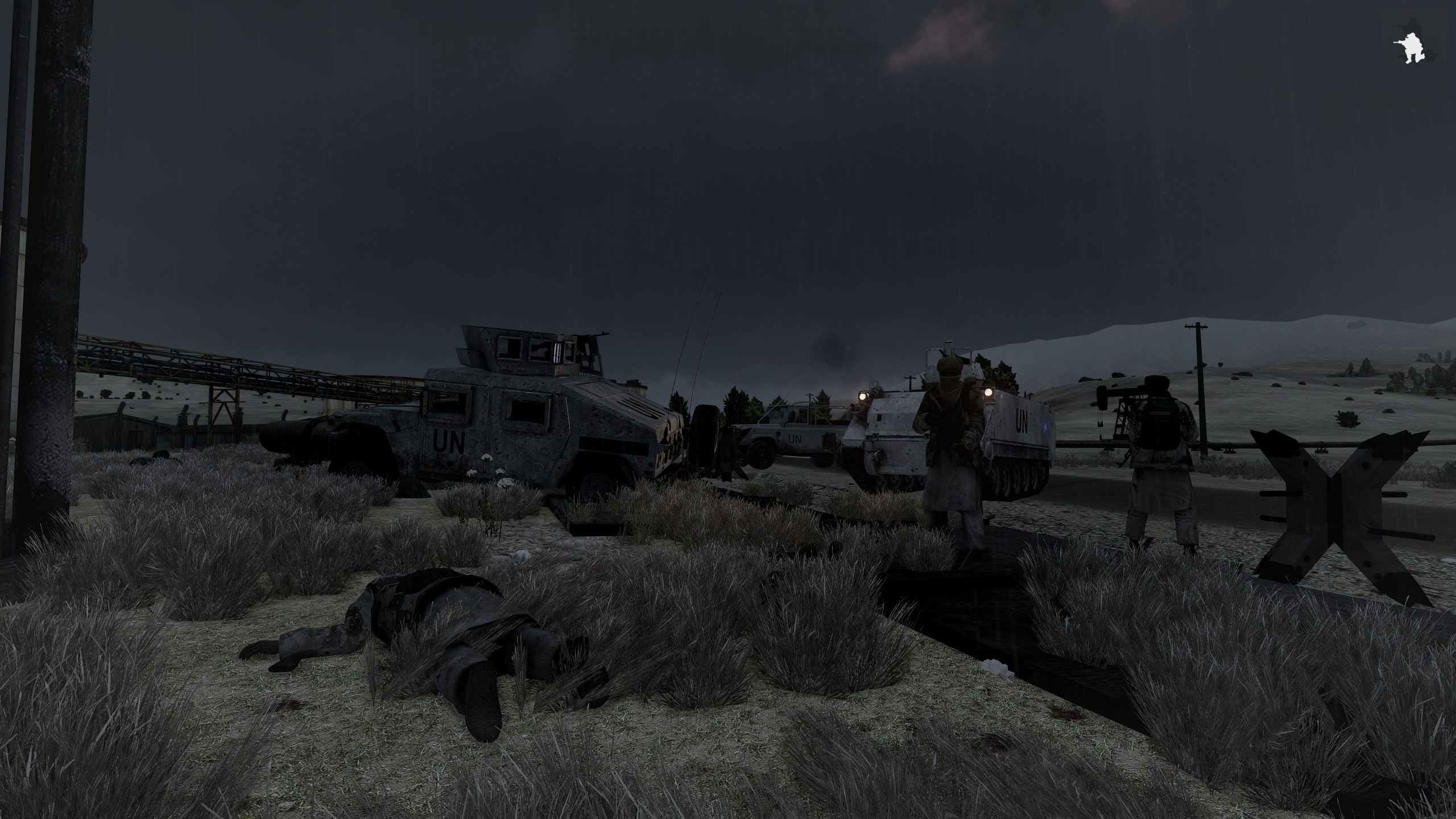Click the soldier stance indicator icon
This screenshot has height=819, width=1456.
1410,50
